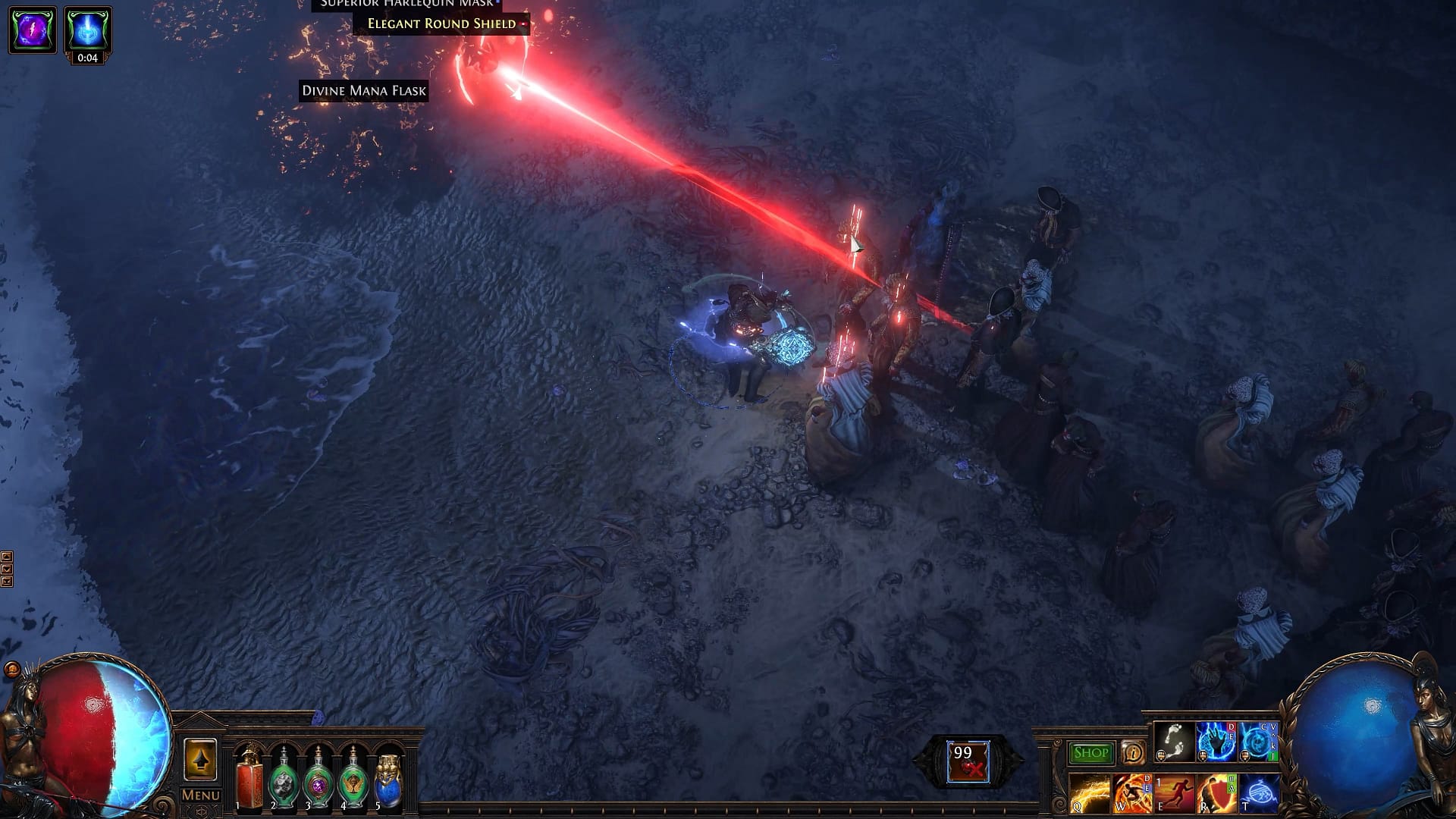Screen dimensions: 1456x819
Task: Pick up the Divine Mana Flask label
Action: pos(364,91)
